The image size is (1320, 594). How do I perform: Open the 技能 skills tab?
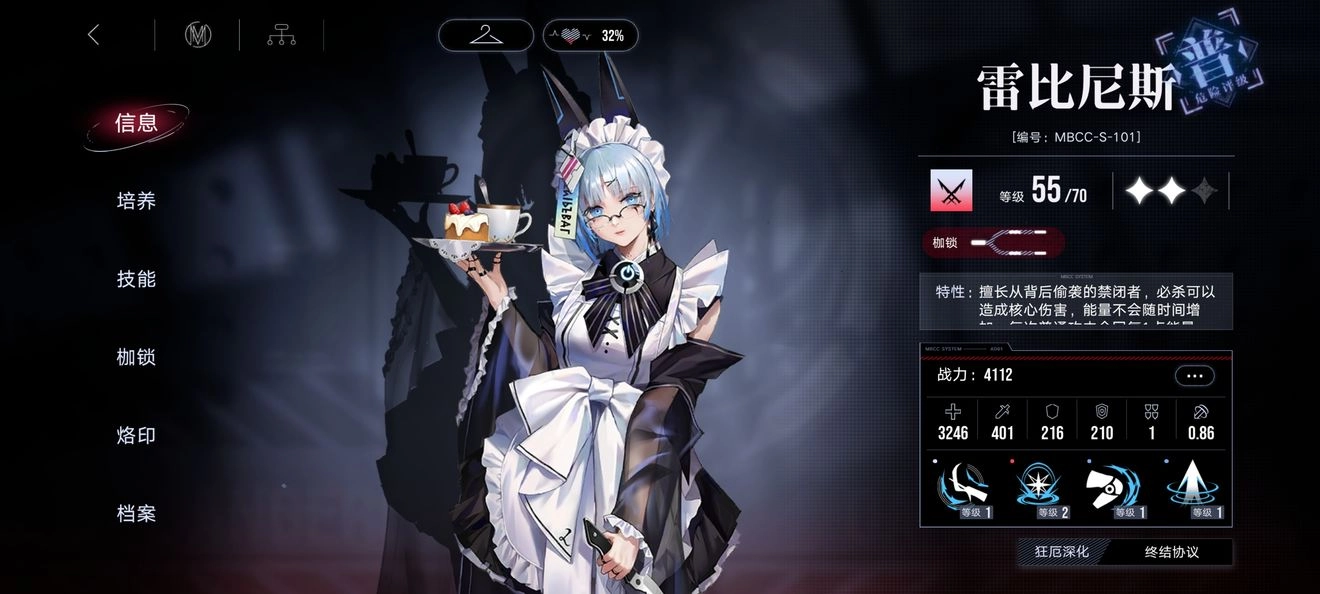136,279
